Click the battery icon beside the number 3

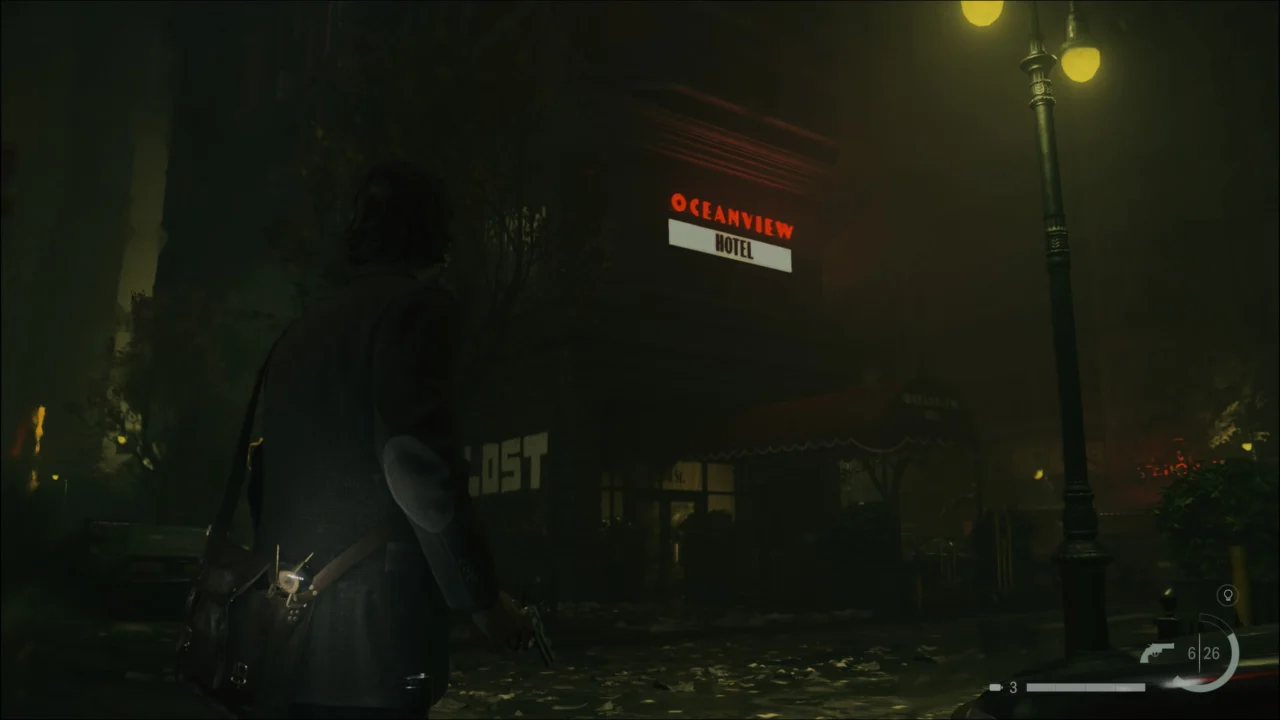(x=995, y=687)
